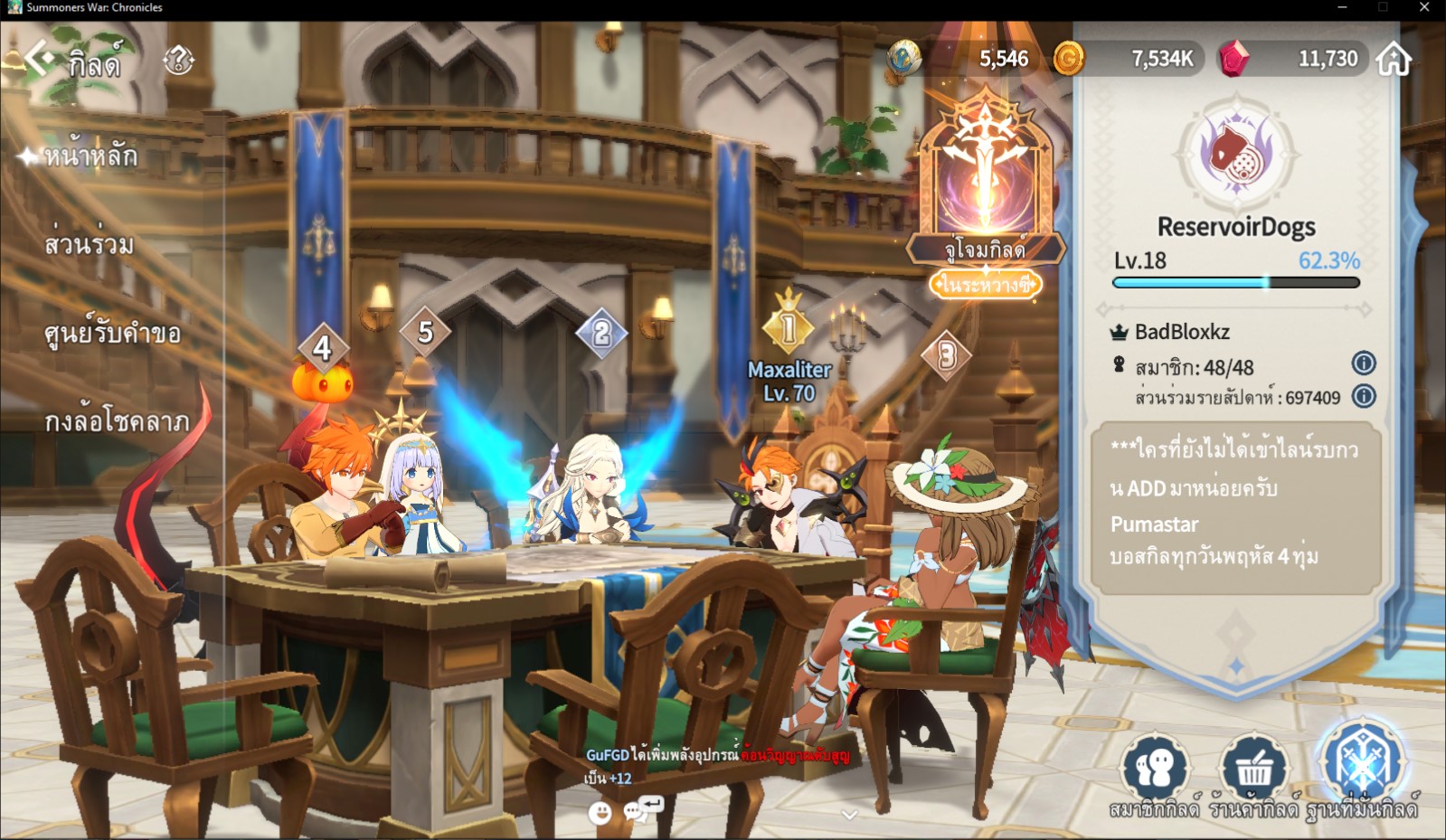
Task: Close the game window
Action: coord(1424,7)
